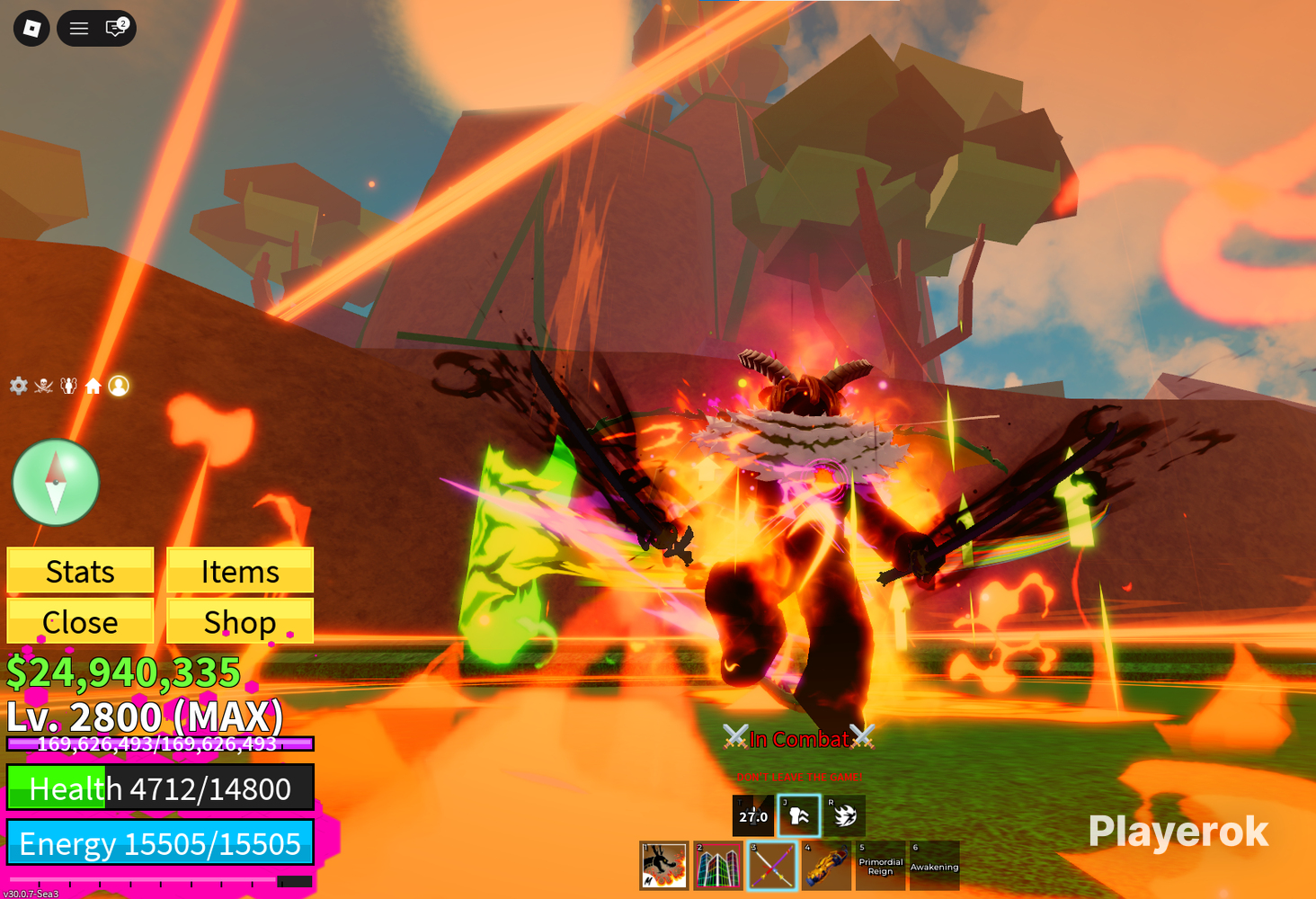Image resolution: width=1316 pixels, height=899 pixels.
Task: Open the gold player profile icon
Action: click(x=119, y=386)
